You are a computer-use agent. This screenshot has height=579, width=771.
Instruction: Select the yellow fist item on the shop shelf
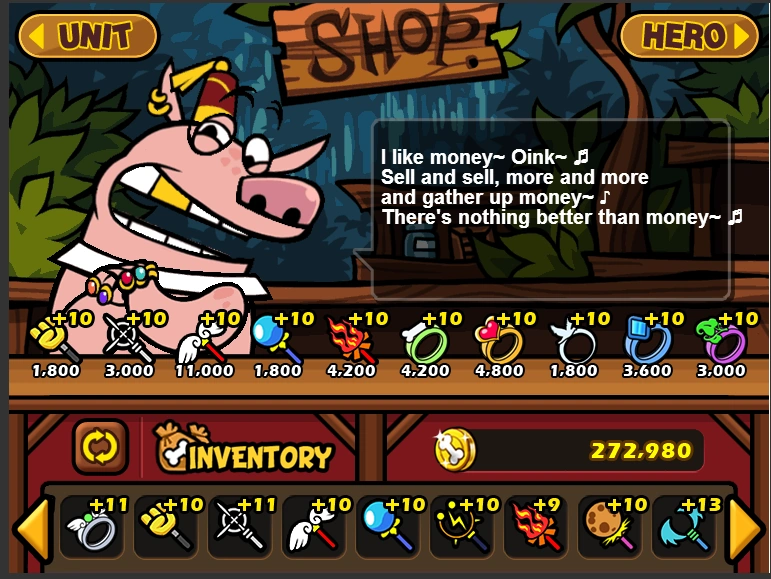coord(55,340)
